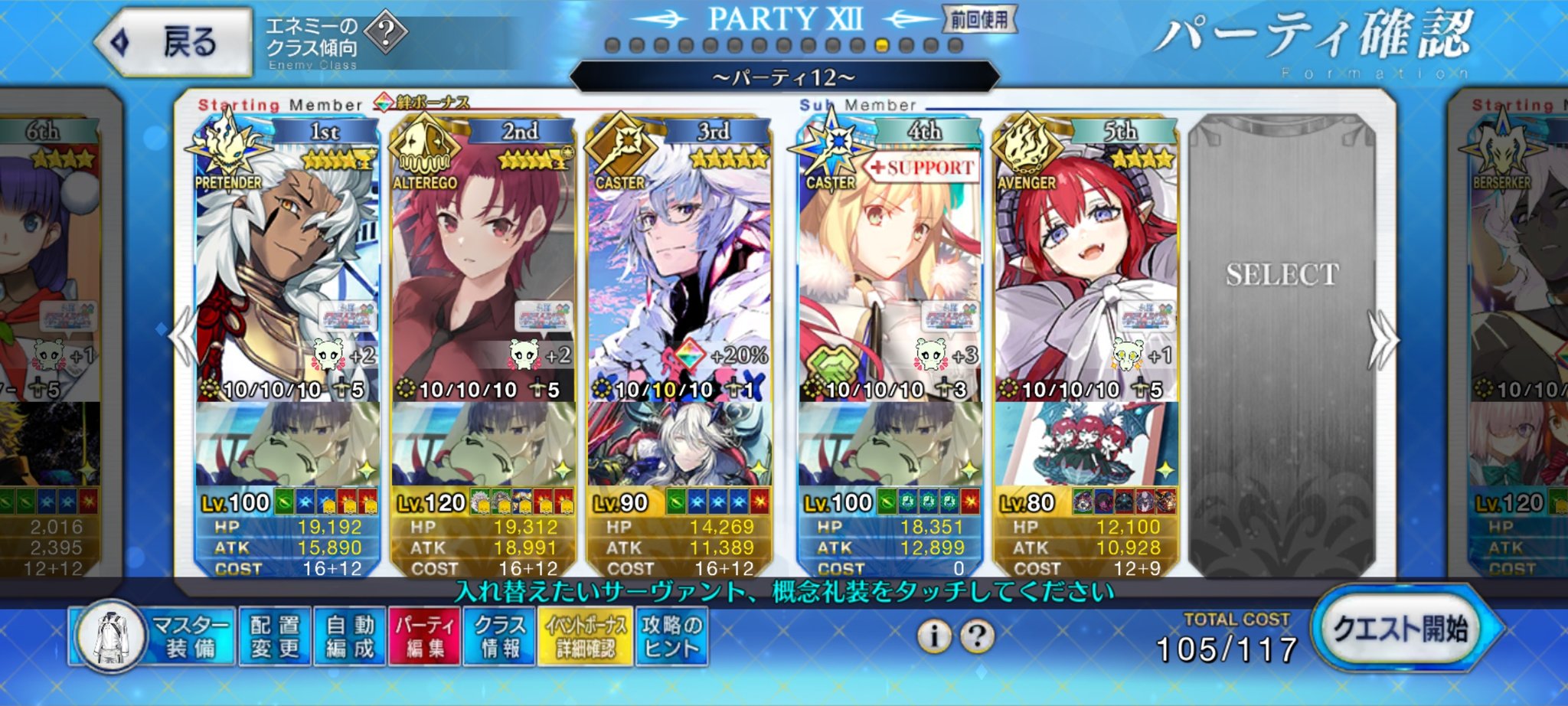This screenshot has height=706, width=1568.
Task: Open the enemy class tendency help
Action: tap(386, 32)
